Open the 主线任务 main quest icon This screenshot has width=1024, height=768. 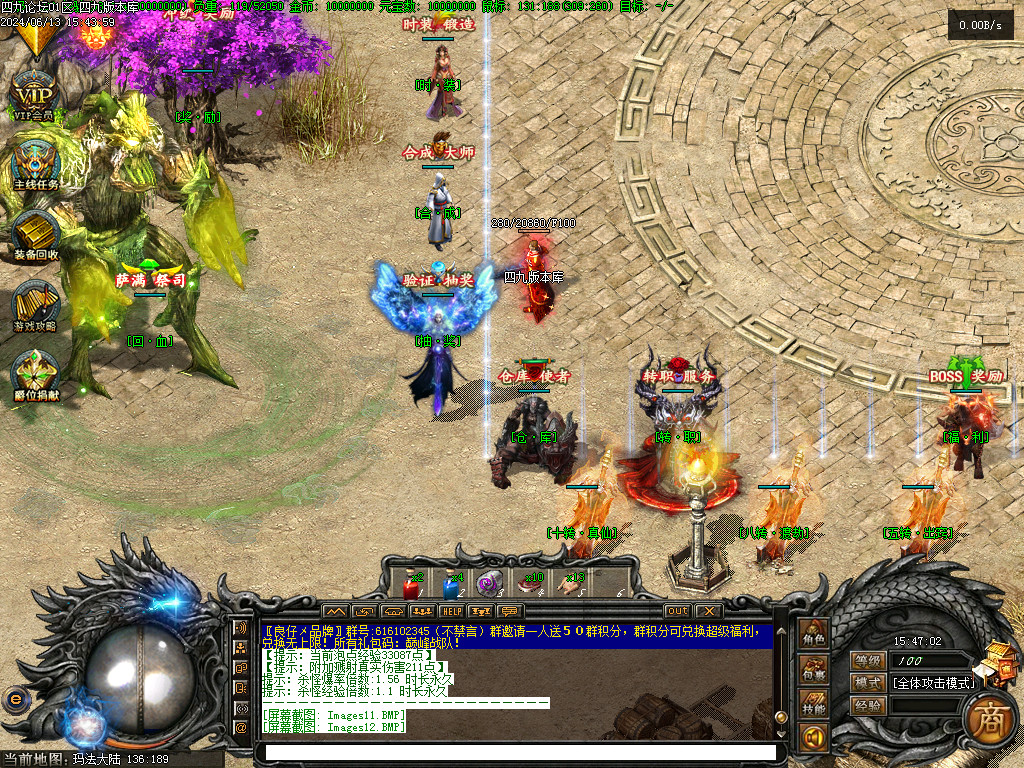pyautogui.click(x=36, y=163)
